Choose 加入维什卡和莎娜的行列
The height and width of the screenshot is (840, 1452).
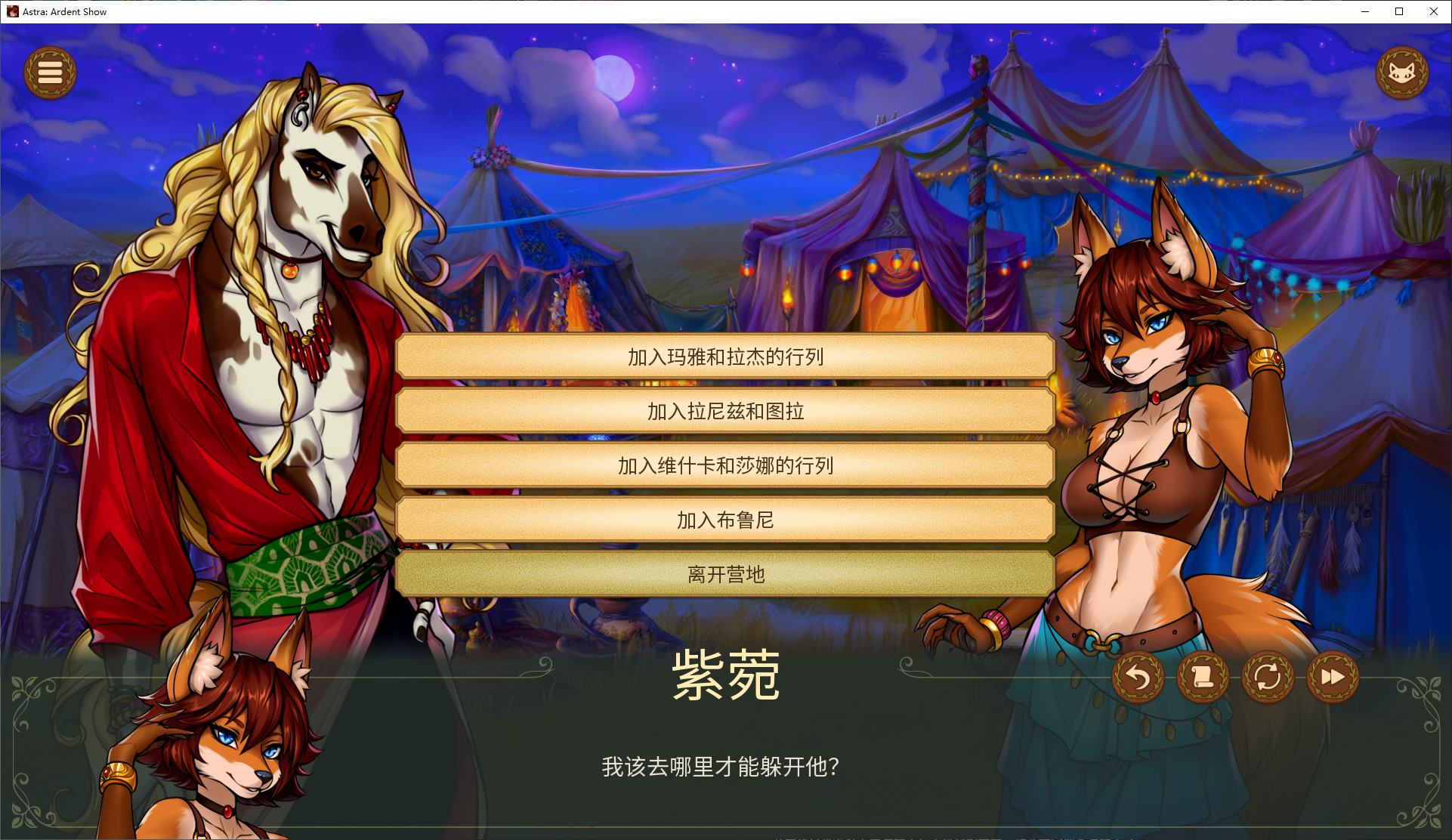[x=725, y=467]
